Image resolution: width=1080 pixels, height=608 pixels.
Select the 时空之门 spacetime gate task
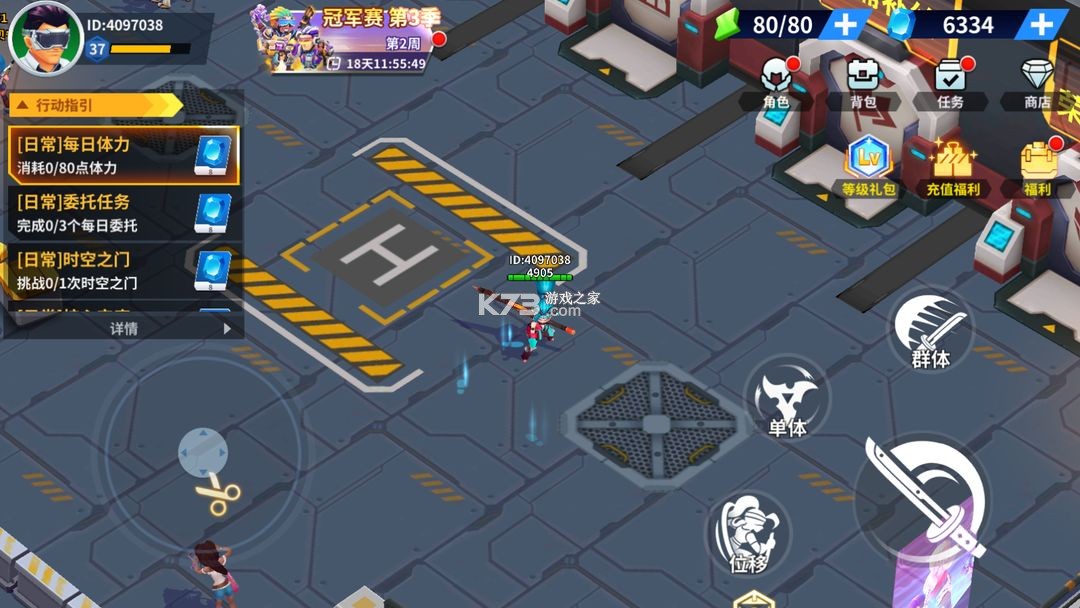pyautogui.click(x=124, y=270)
